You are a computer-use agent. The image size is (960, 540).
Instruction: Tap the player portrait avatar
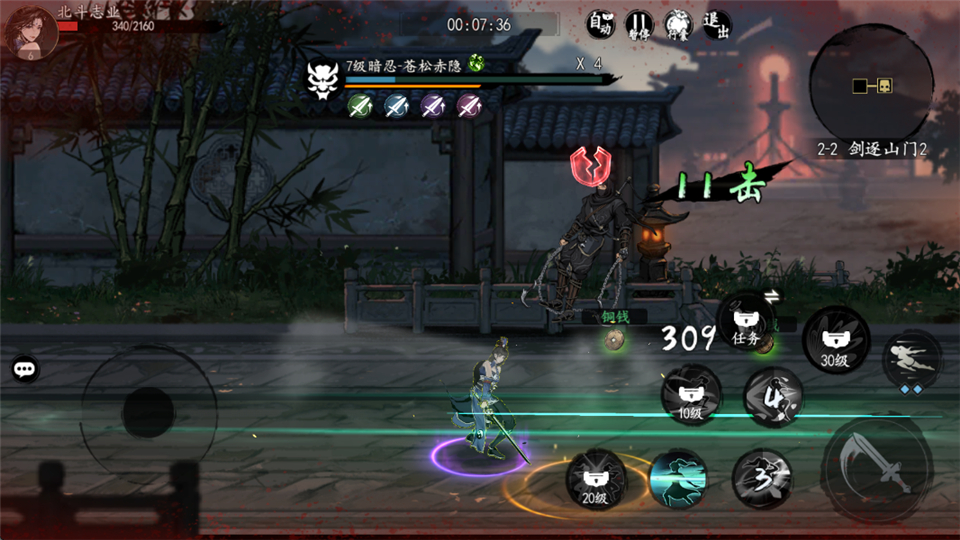(32, 32)
